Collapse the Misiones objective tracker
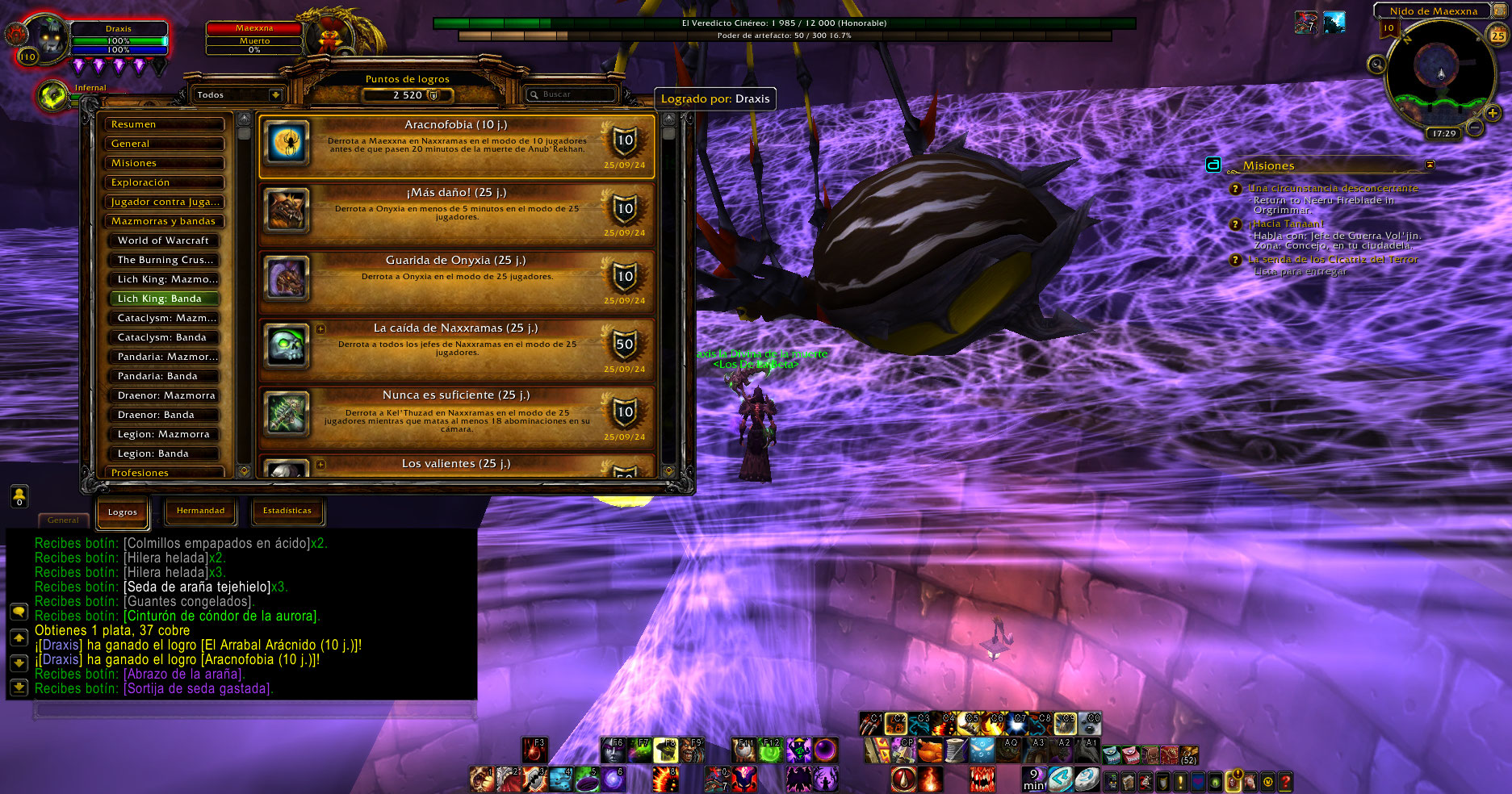The width and height of the screenshot is (1512, 794). point(1430,165)
